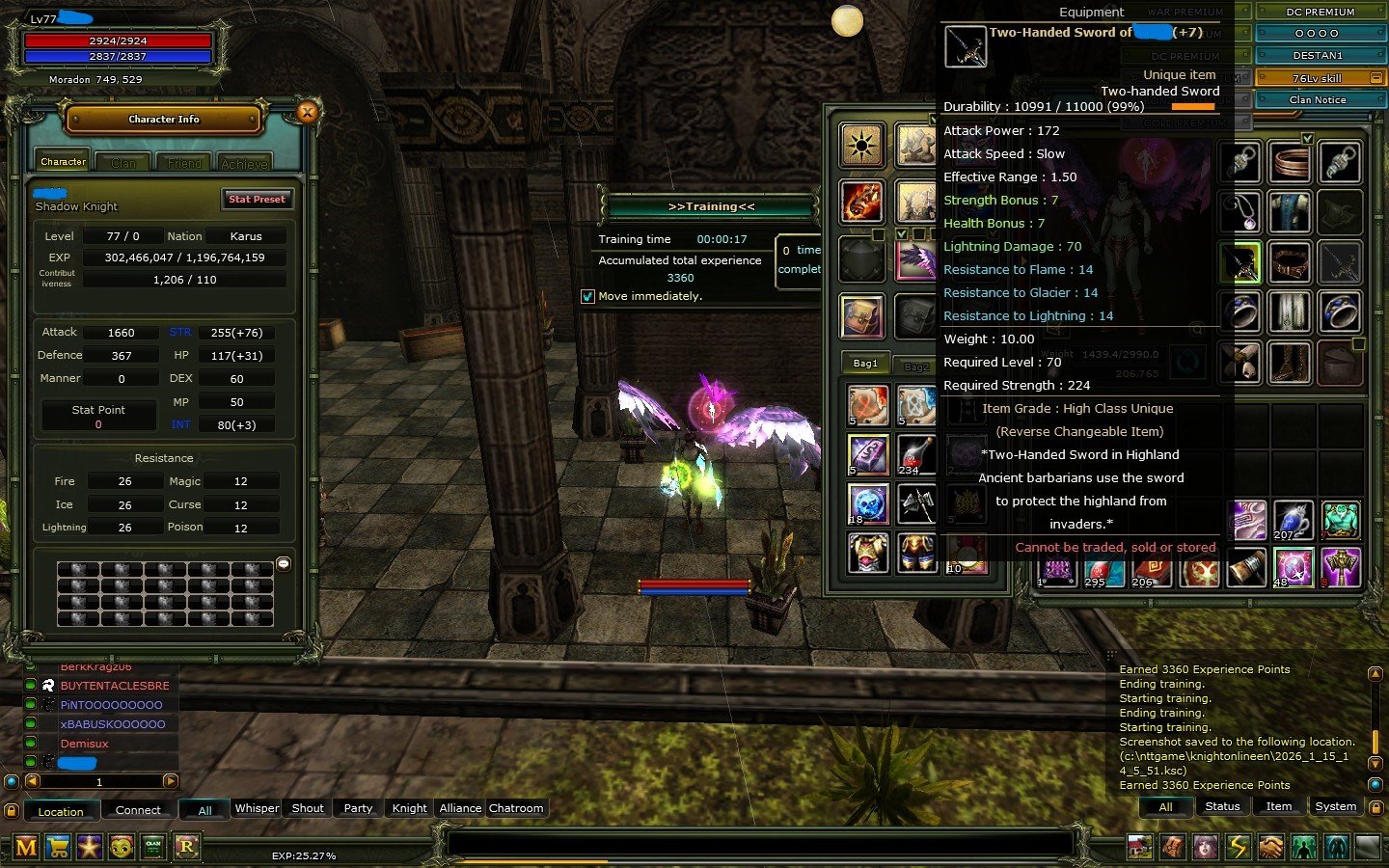Click the sun icon in the inventory window
Screen dimensions: 1389x868
pyautogui.click(x=861, y=145)
